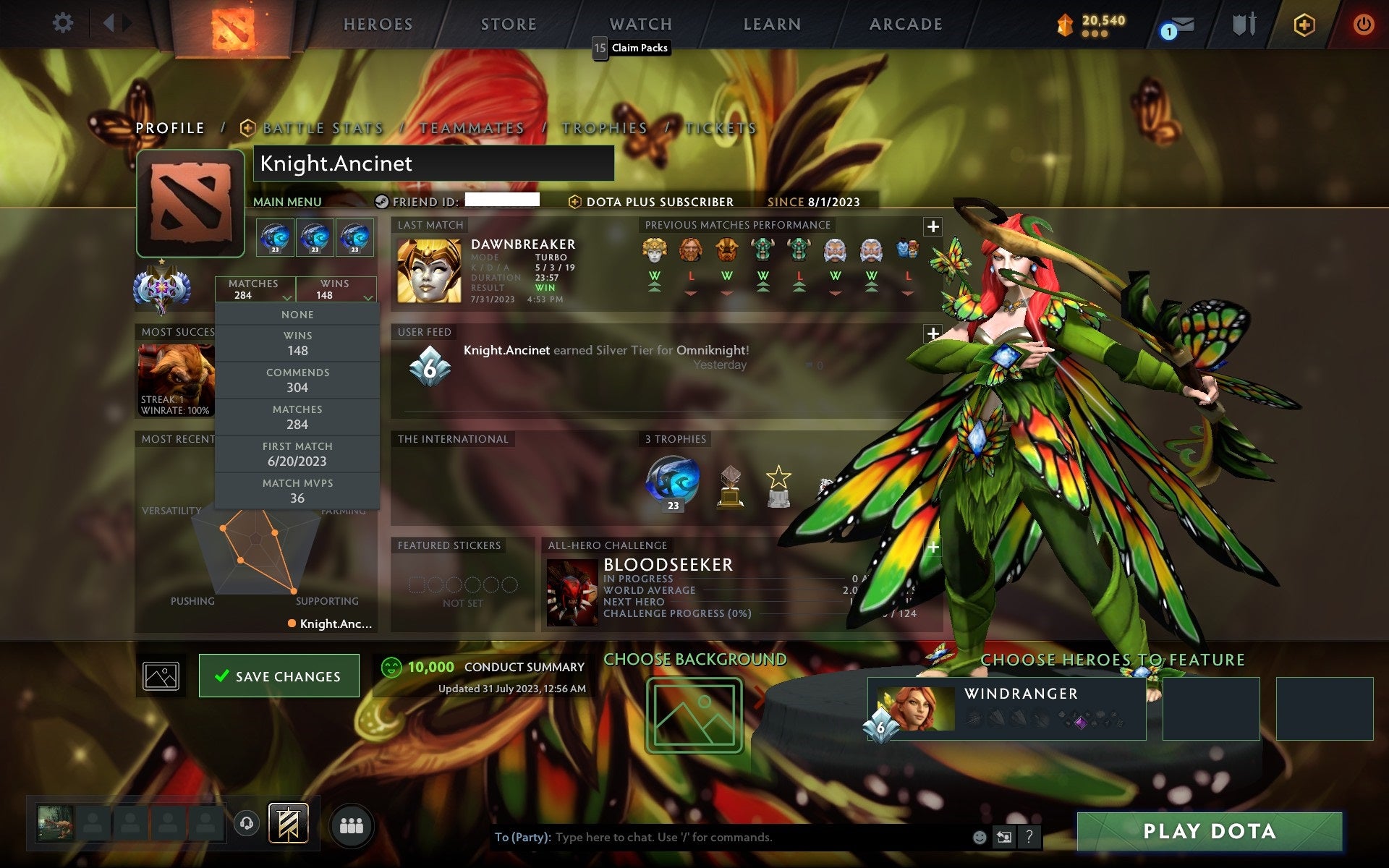
Task: Expand Previous Matches Performance panel
Action: pyautogui.click(x=933, y=226)
